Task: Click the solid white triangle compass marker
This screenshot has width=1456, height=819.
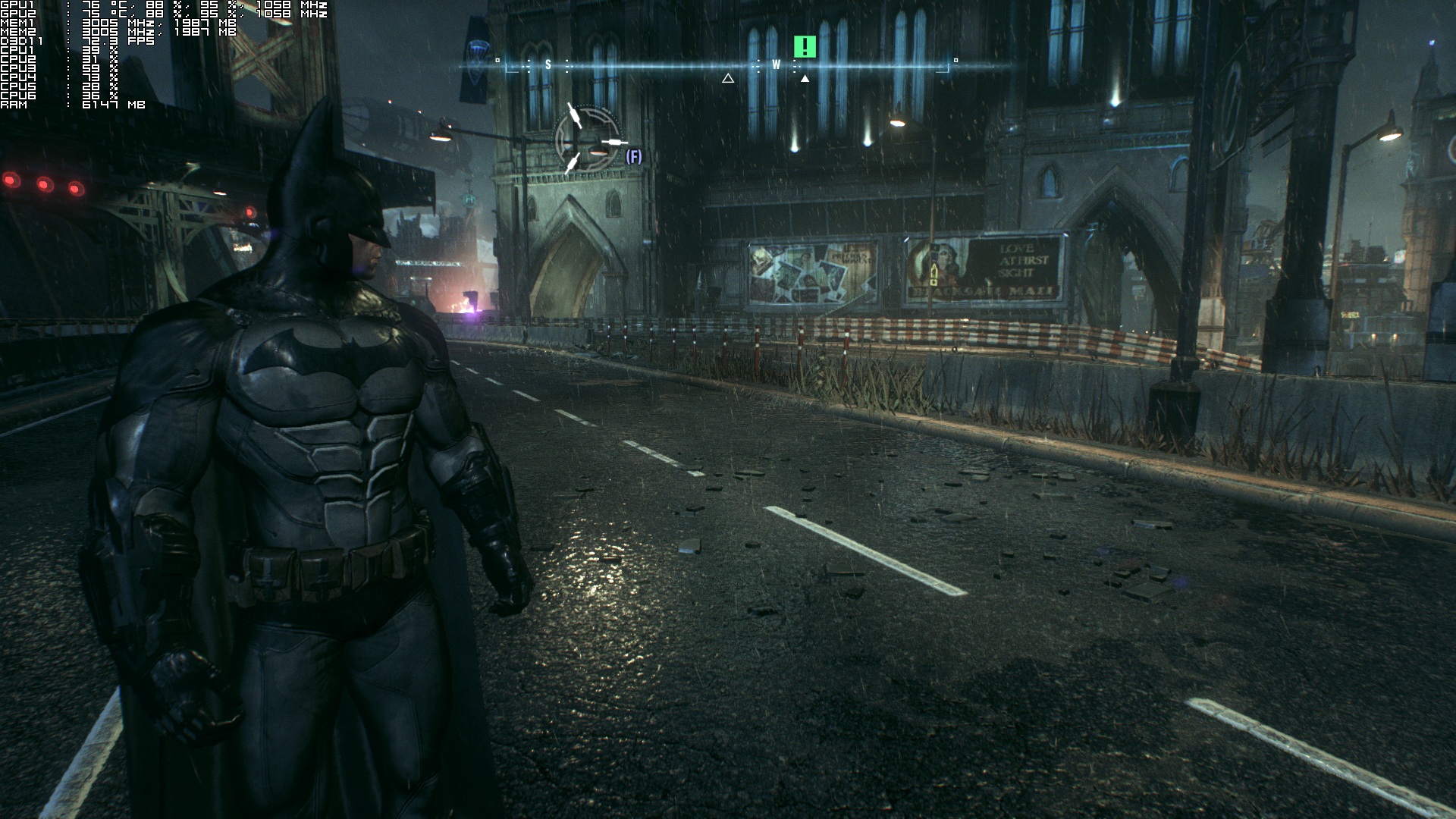Action: tap(805, 78)
